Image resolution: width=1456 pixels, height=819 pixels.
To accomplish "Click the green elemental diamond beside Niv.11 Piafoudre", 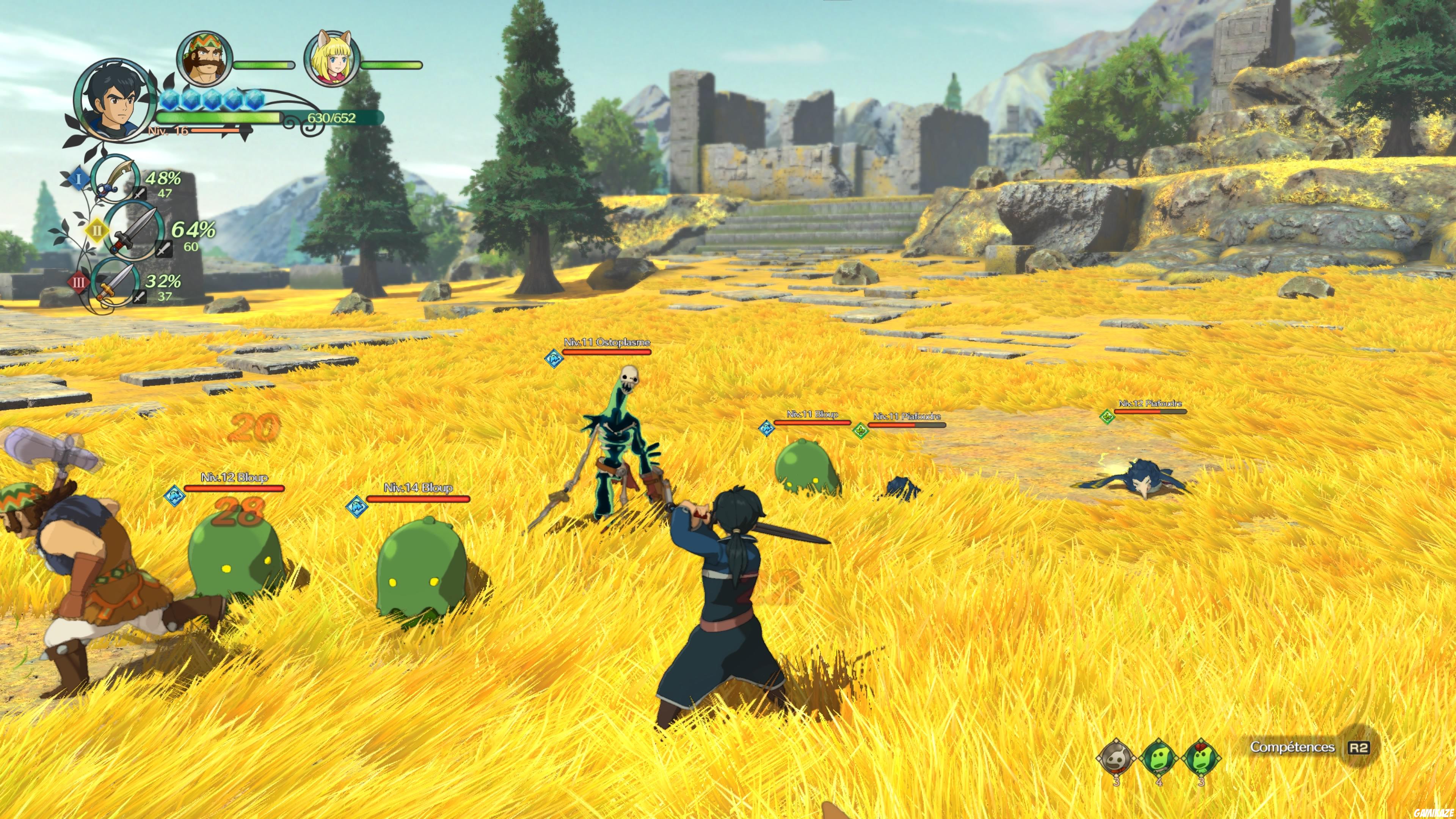I will (x=860, y=431).
